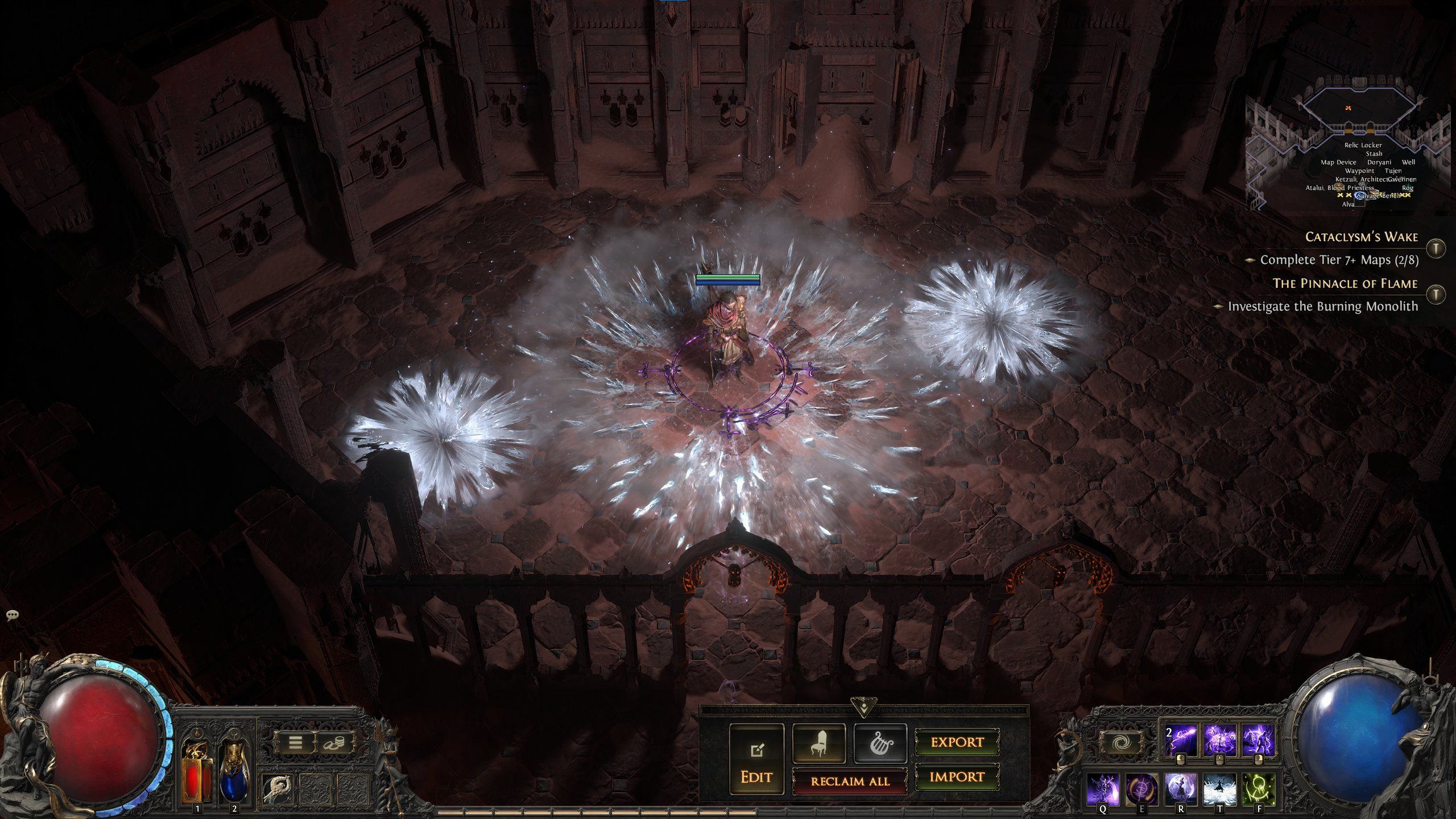Export the hideout layout

[x=957, y=742]
